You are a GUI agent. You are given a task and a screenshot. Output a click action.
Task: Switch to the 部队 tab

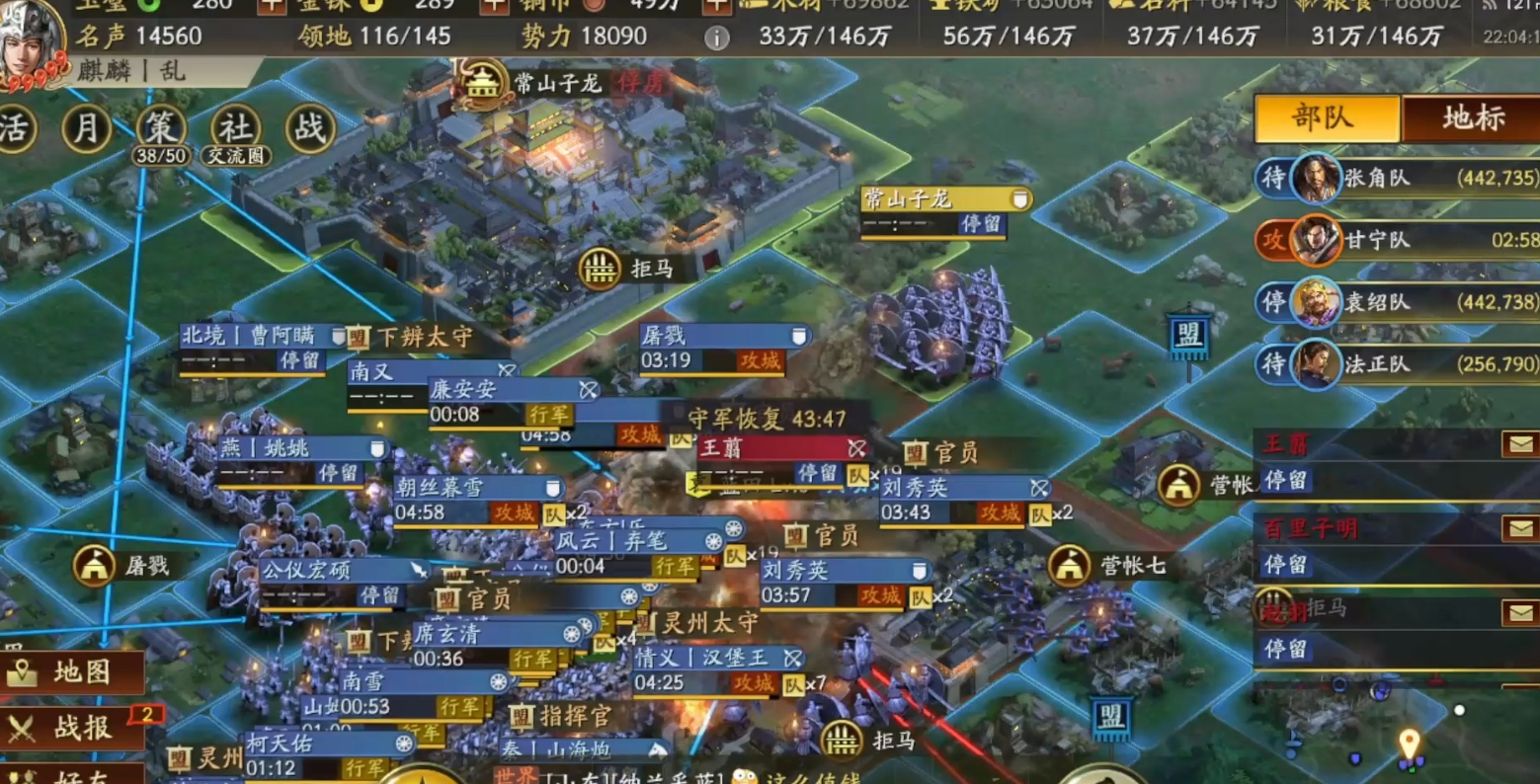[x=1324, y=118]
